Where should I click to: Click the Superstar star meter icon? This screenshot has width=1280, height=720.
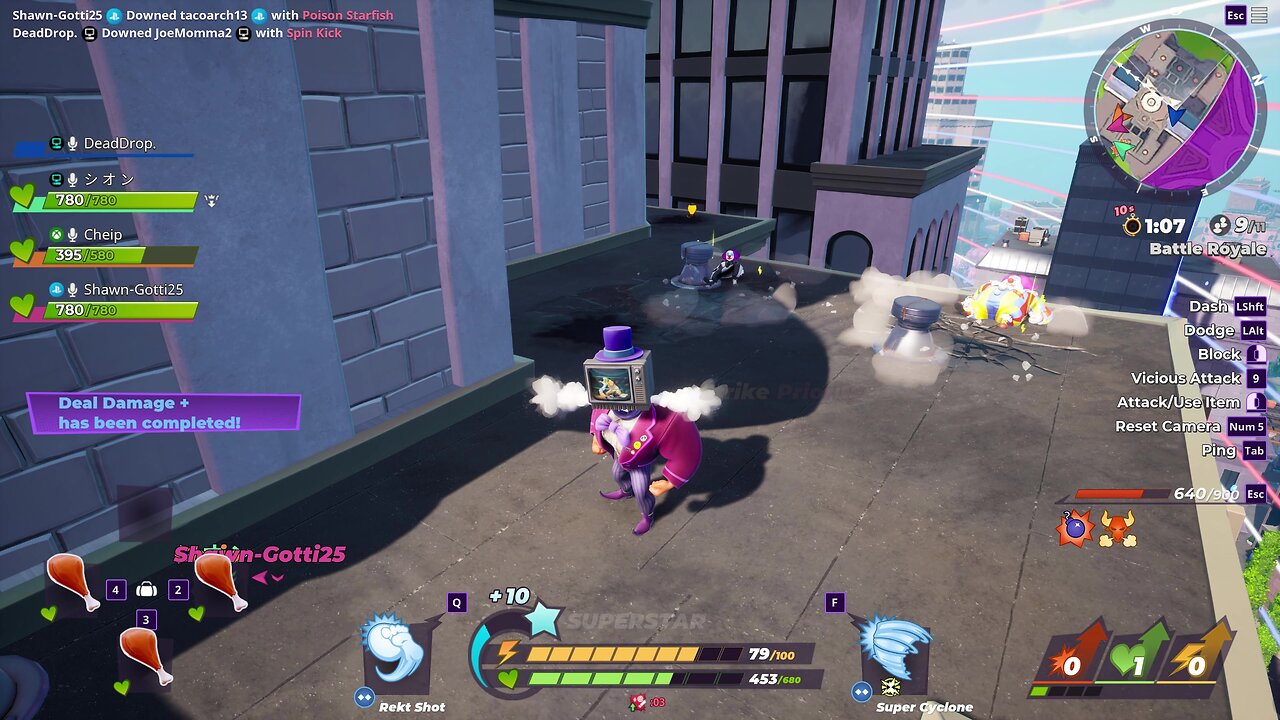coord(542,620)
